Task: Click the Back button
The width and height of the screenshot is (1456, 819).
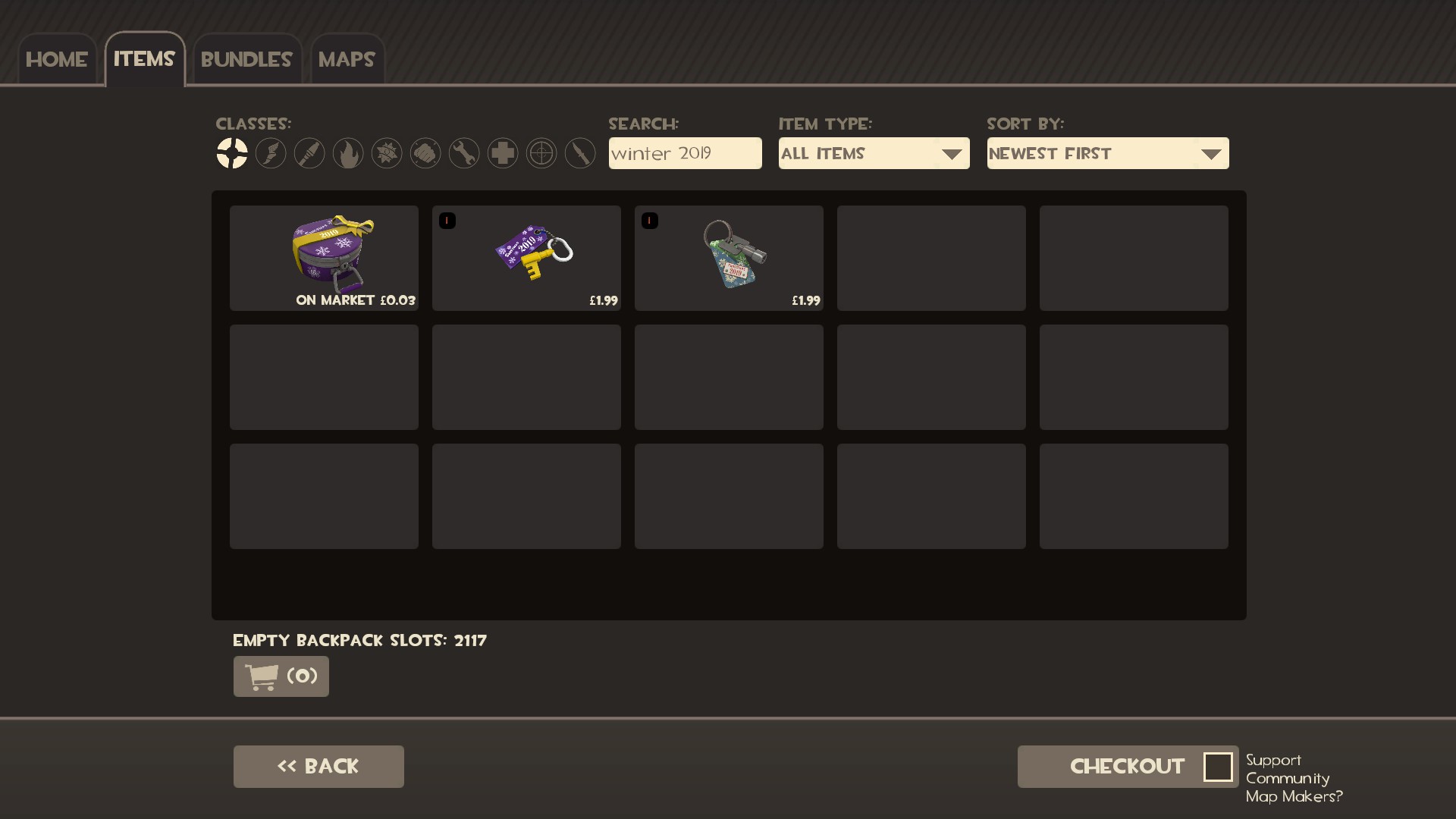Action: [x=318, y=766]
